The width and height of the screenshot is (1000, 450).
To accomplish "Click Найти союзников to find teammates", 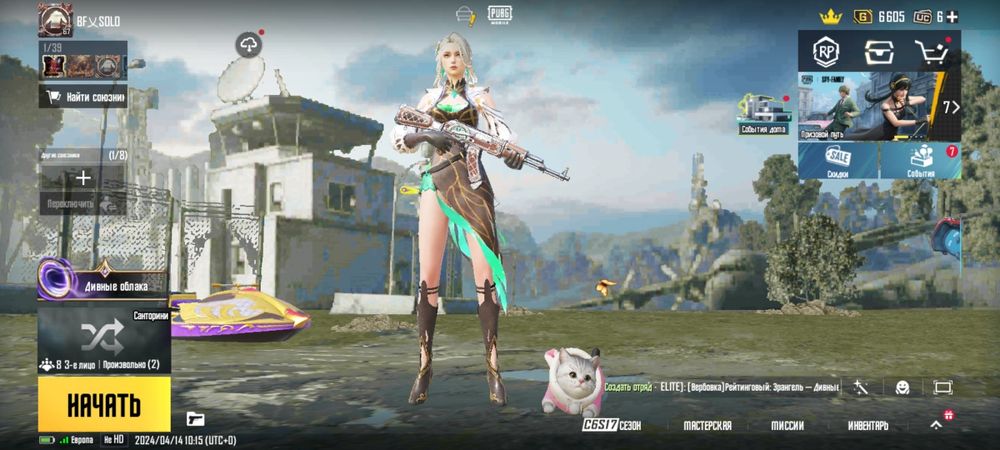I will click(83, 97).
